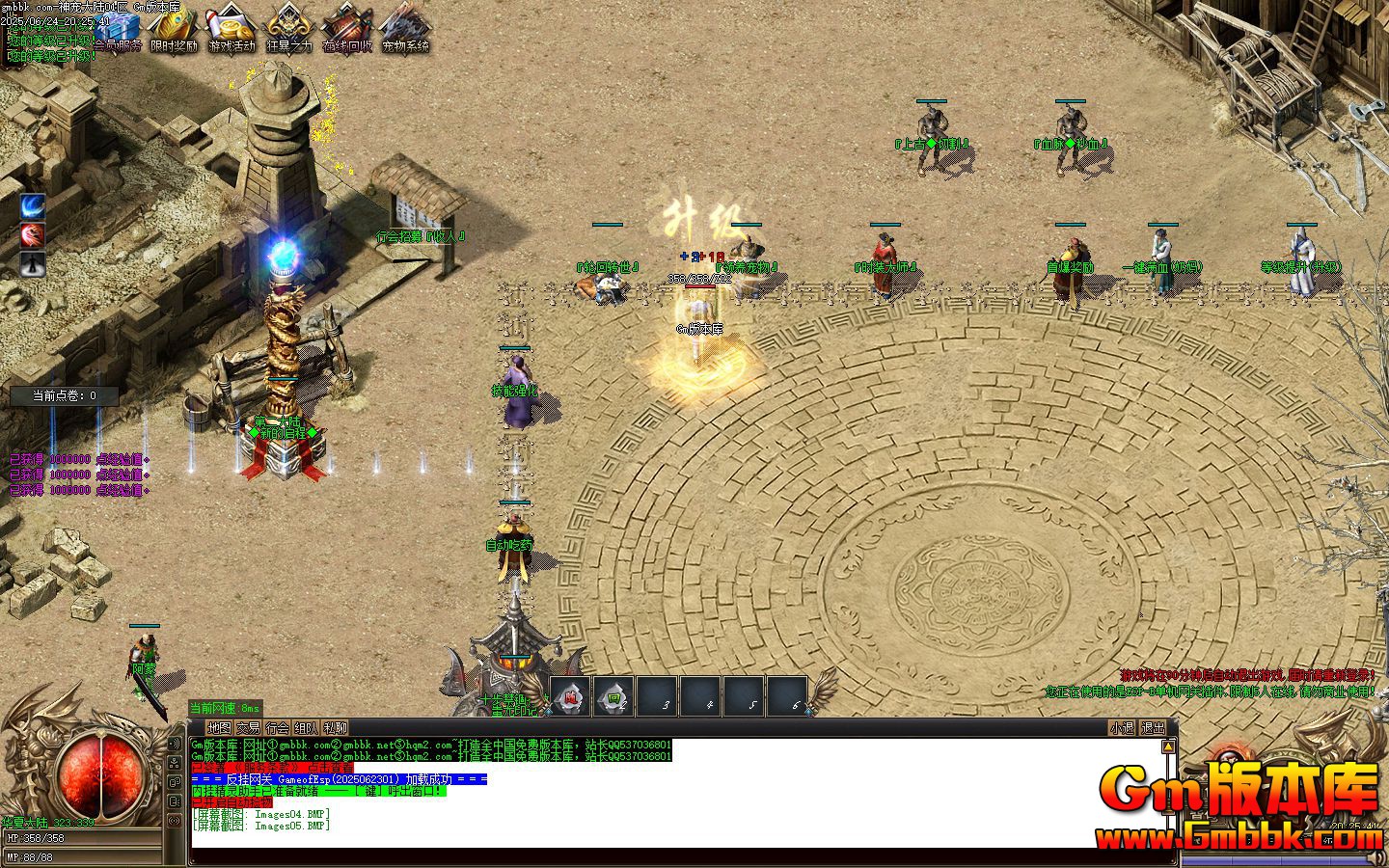Select the 随 item in hotbar slot 1
The width and height of the screenshot is (1389, 868).
570,696
